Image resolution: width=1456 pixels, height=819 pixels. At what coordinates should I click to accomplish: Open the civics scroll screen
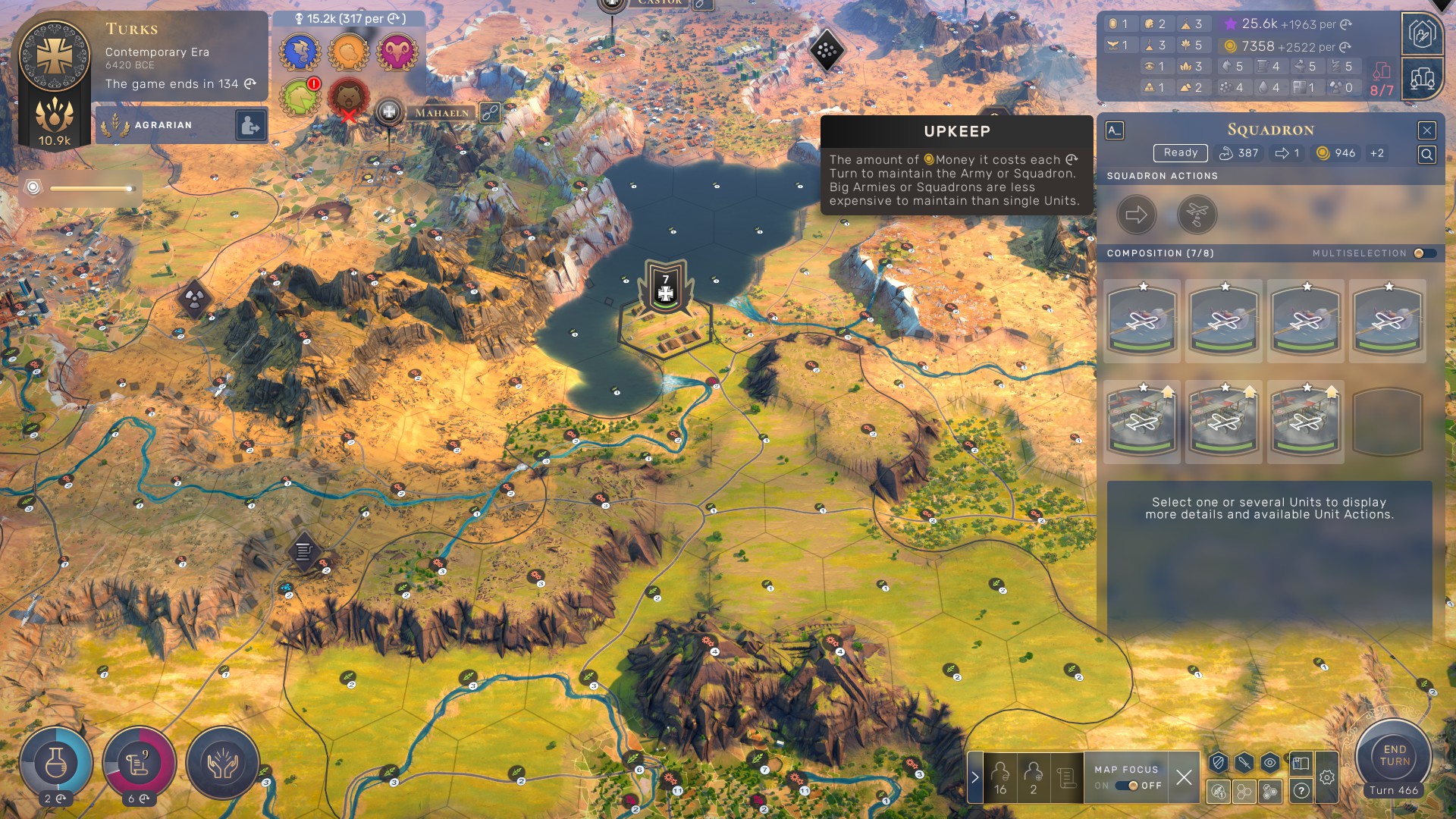point(139,763)
